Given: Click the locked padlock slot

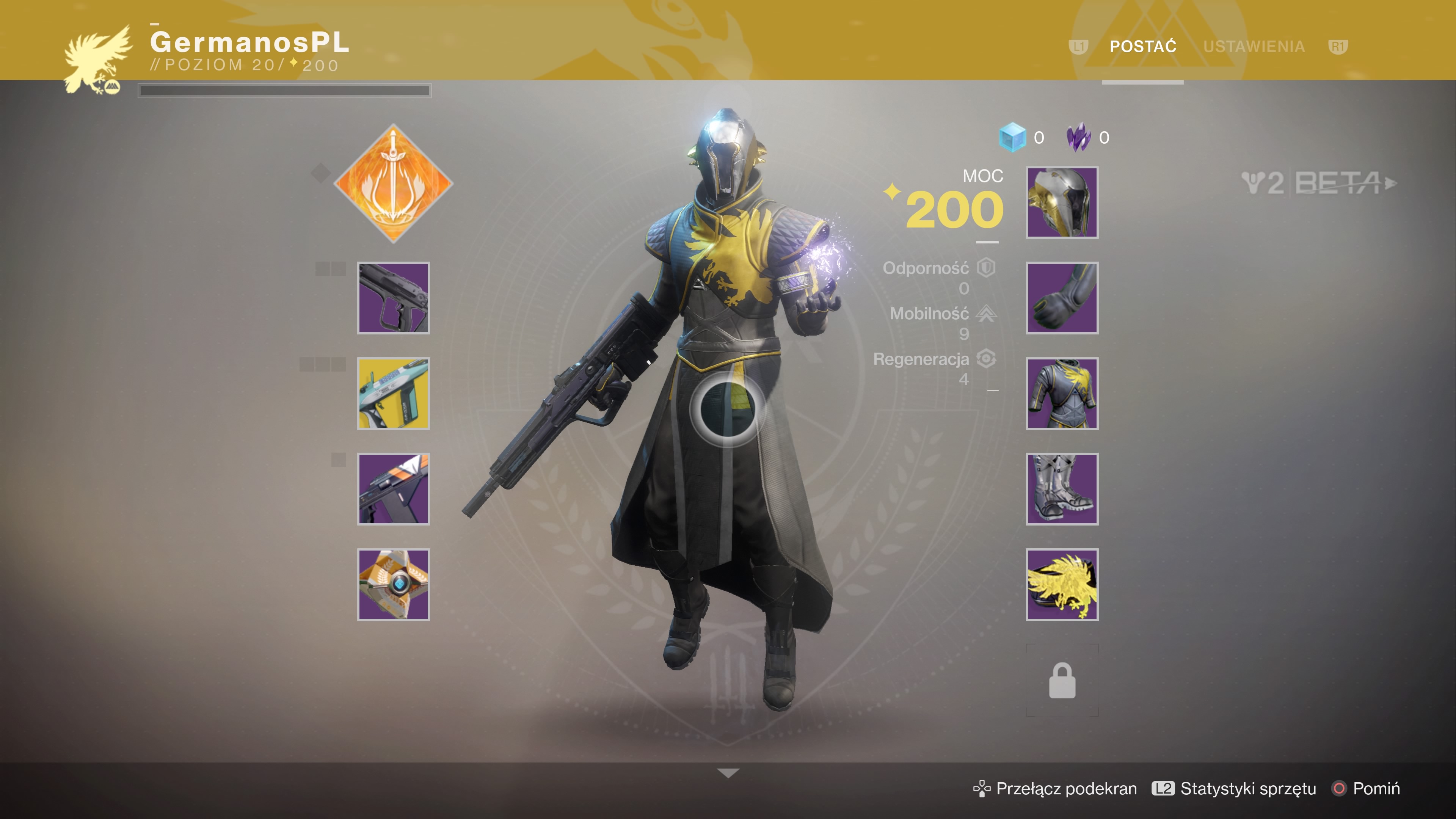Looking at the screenshot, I should coord(1062,681).
